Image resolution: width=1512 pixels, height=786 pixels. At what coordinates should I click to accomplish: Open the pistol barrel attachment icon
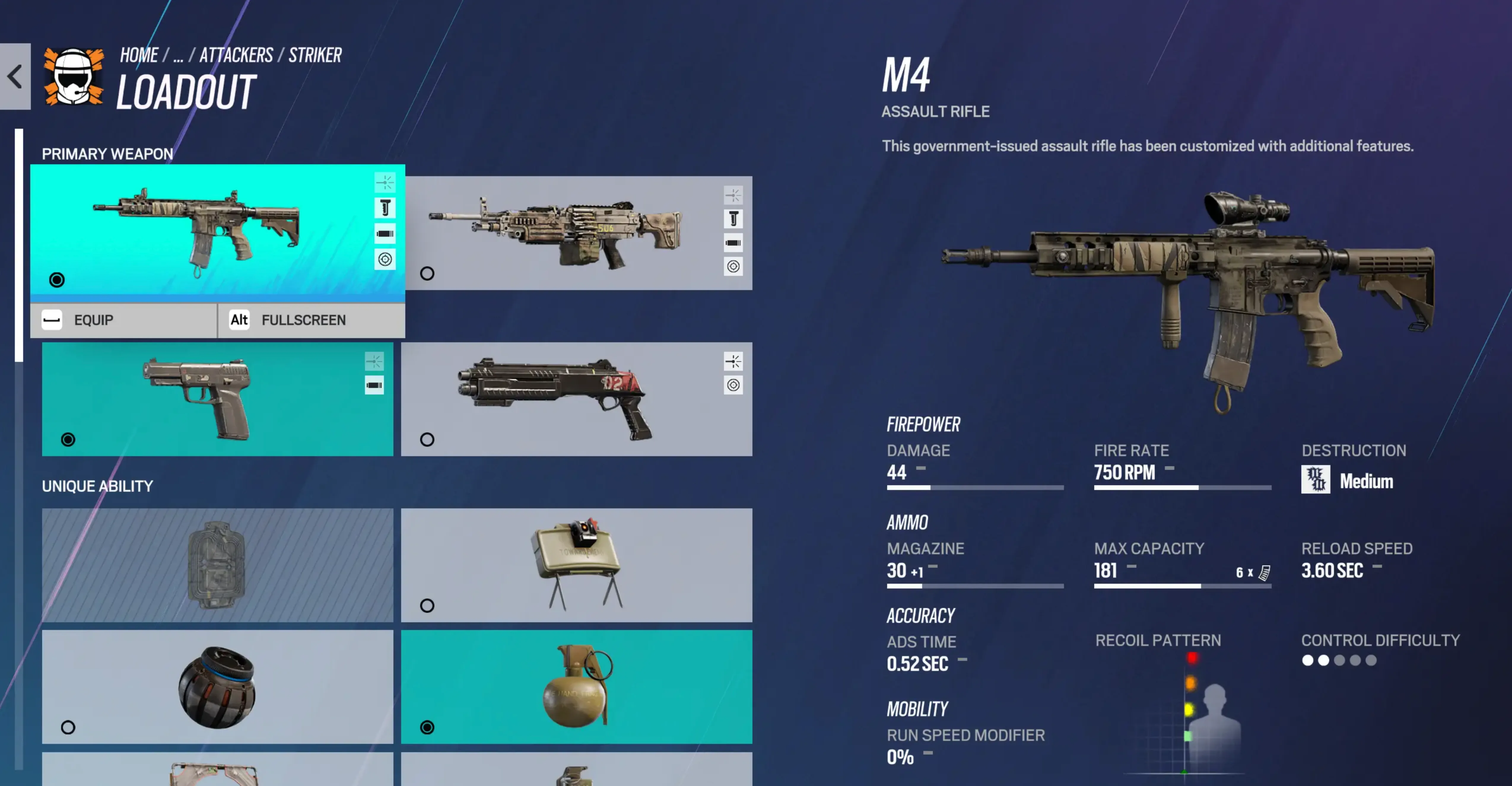click(x=374, y=386)
